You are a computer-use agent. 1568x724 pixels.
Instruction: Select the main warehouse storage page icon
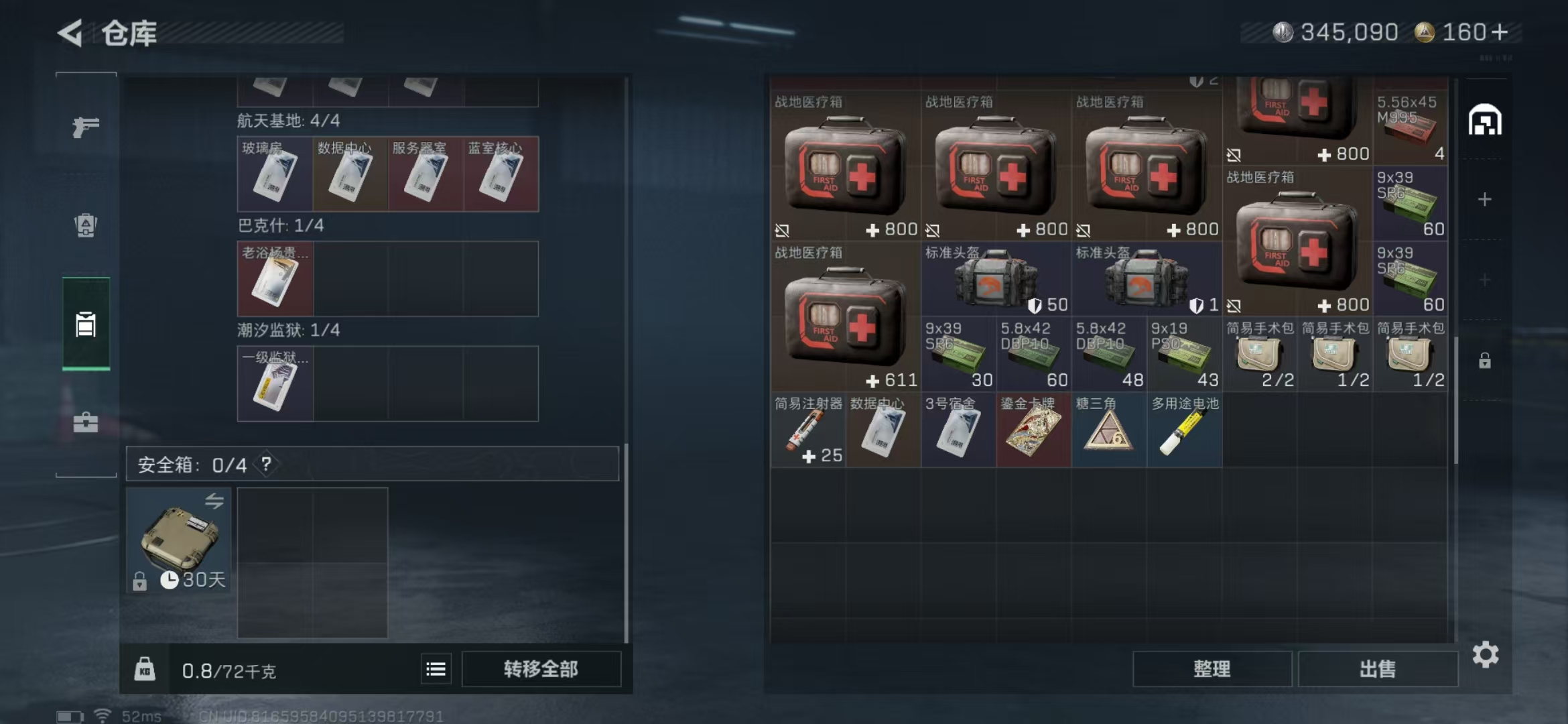click(1485, 121)
